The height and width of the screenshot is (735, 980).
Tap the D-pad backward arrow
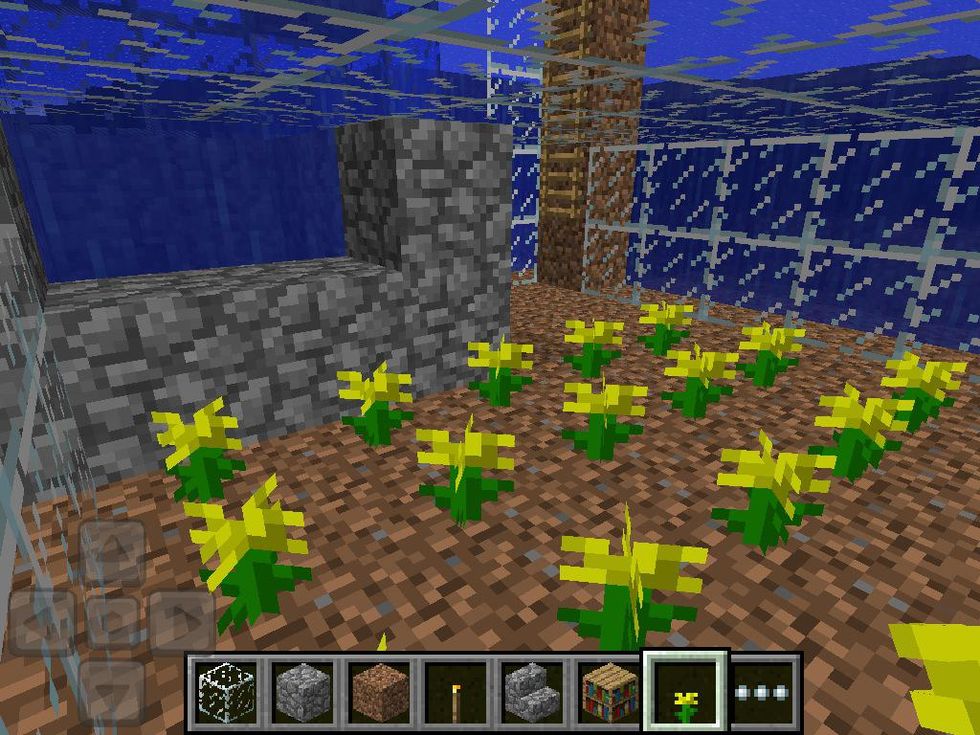[112, 690]
